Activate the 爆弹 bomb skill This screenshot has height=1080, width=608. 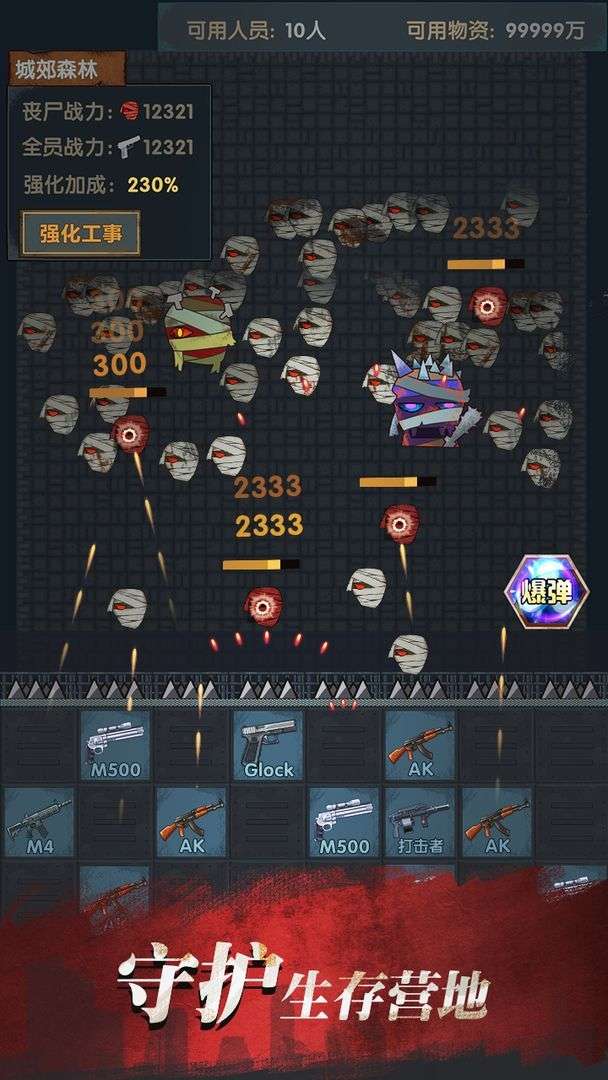[x=546, y=591]
